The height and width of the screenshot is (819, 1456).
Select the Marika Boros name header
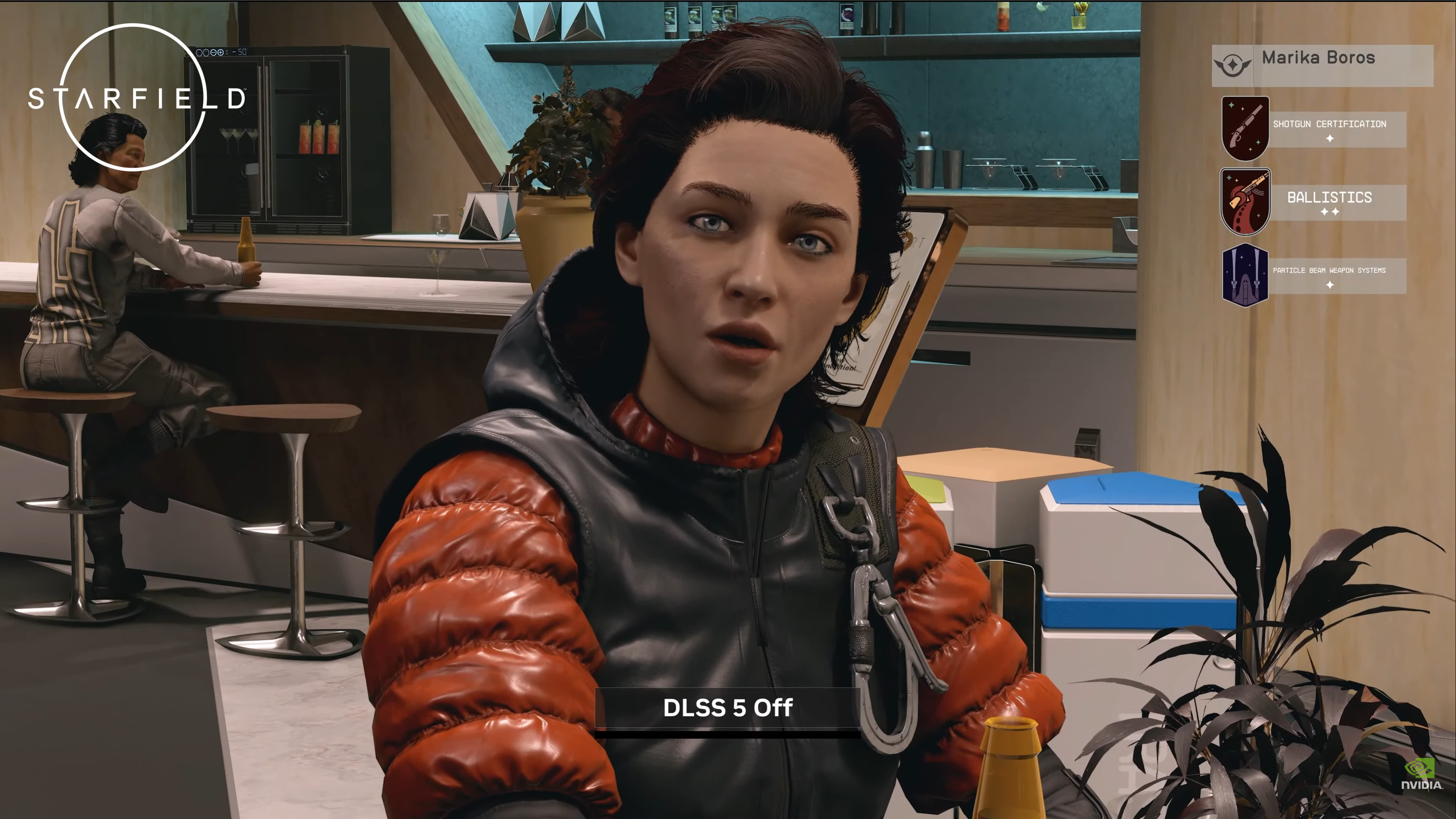pos(1318,58)
